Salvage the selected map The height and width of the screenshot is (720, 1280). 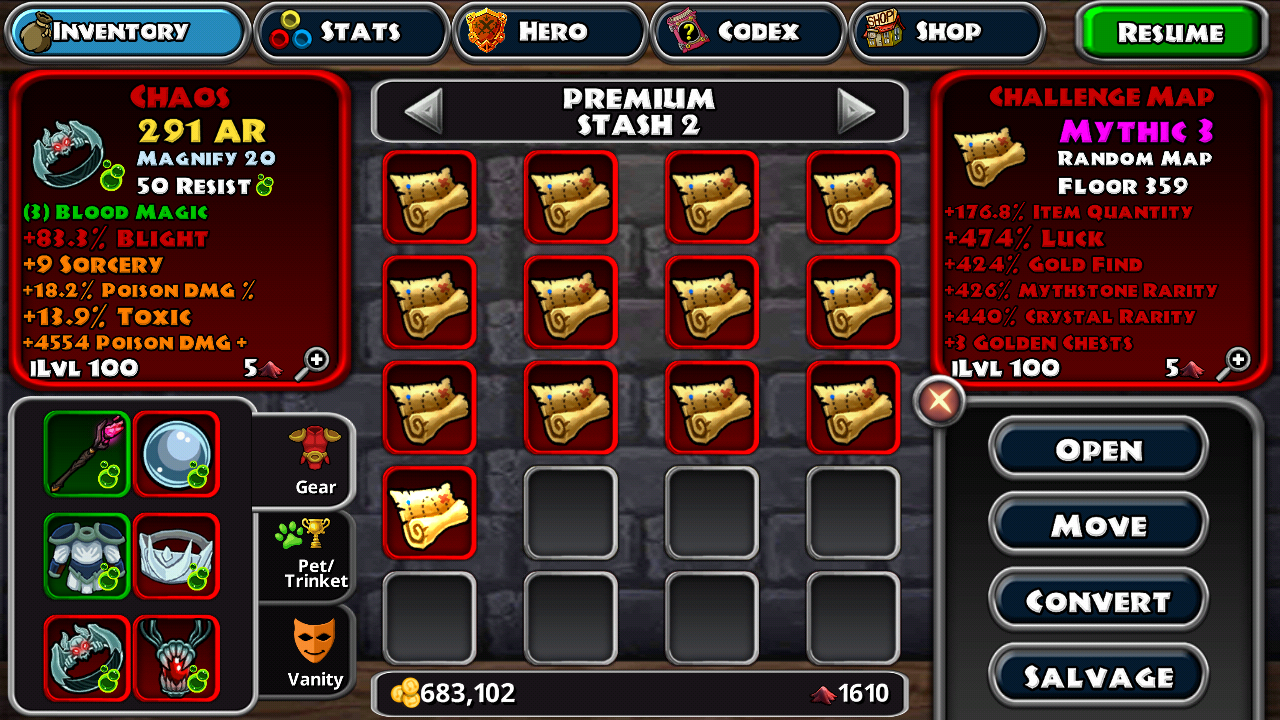(1098, 677)
